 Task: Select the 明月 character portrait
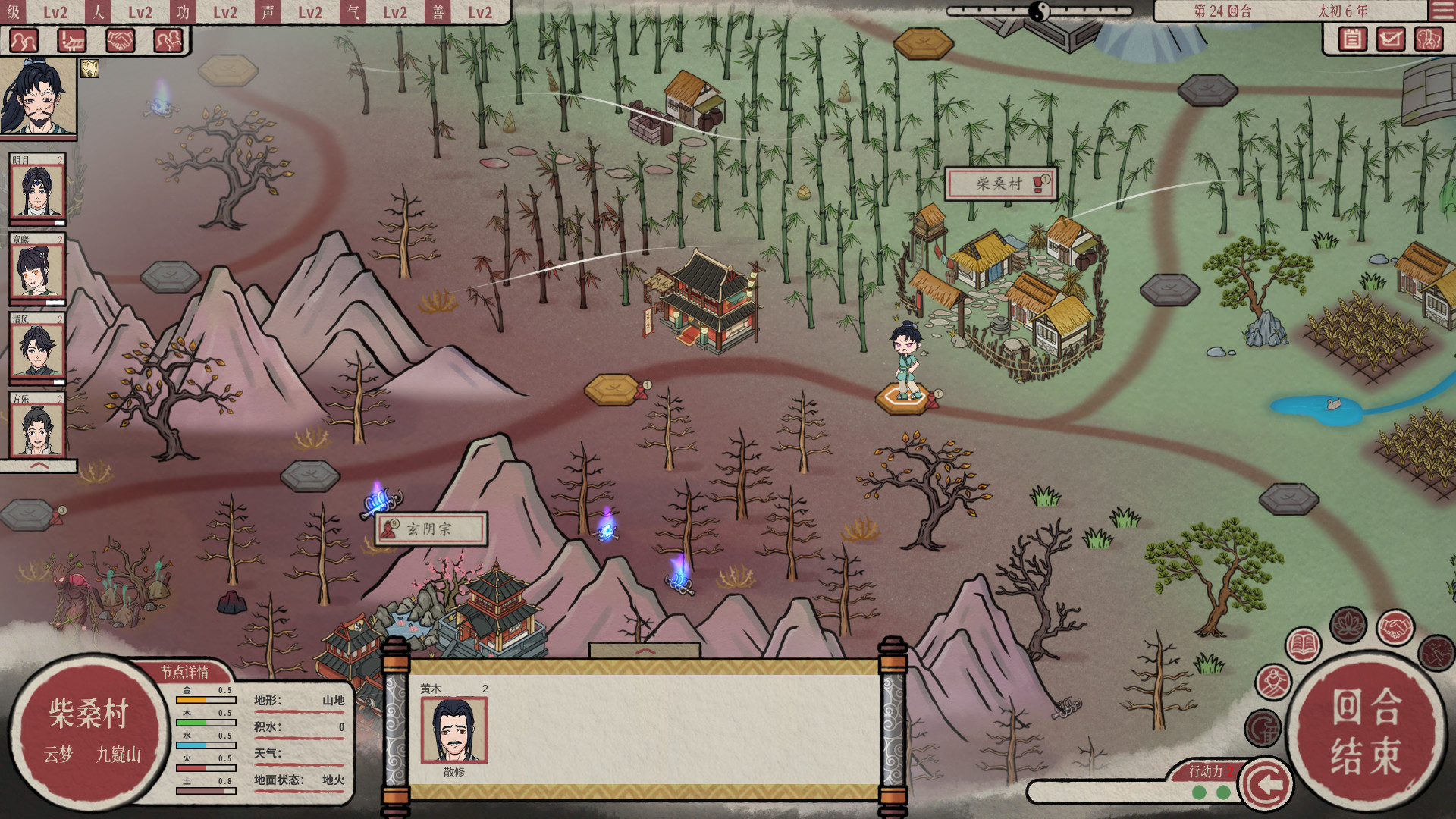click(x=37, y=190)
